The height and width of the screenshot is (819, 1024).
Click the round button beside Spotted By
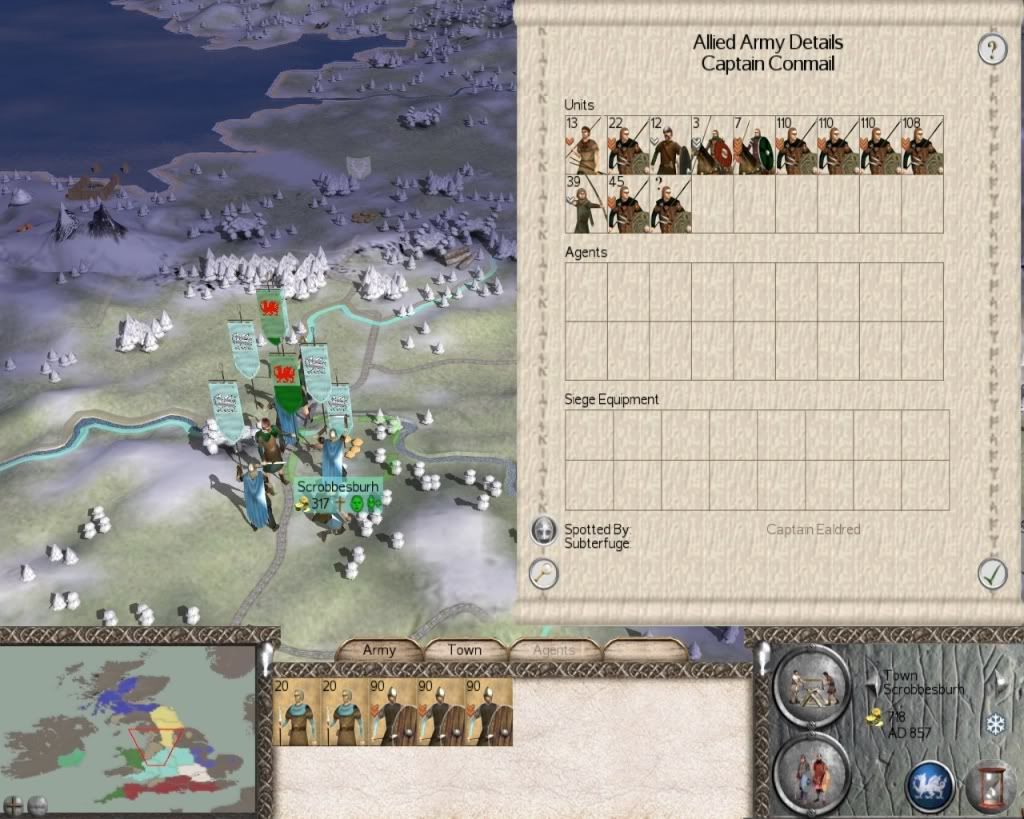(x=543, y=530)
